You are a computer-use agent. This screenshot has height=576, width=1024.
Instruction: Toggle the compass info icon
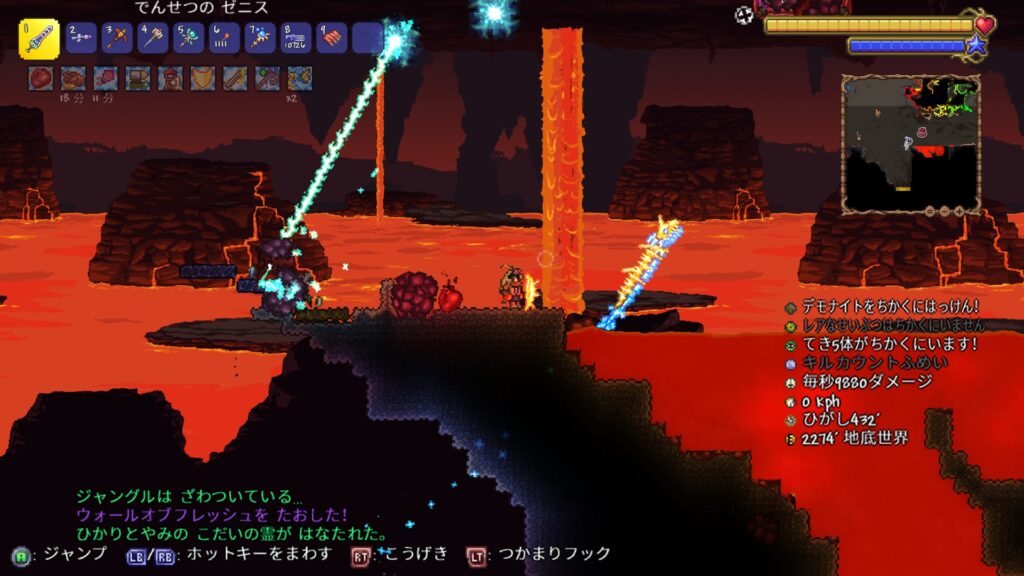[x=791, y=420]
